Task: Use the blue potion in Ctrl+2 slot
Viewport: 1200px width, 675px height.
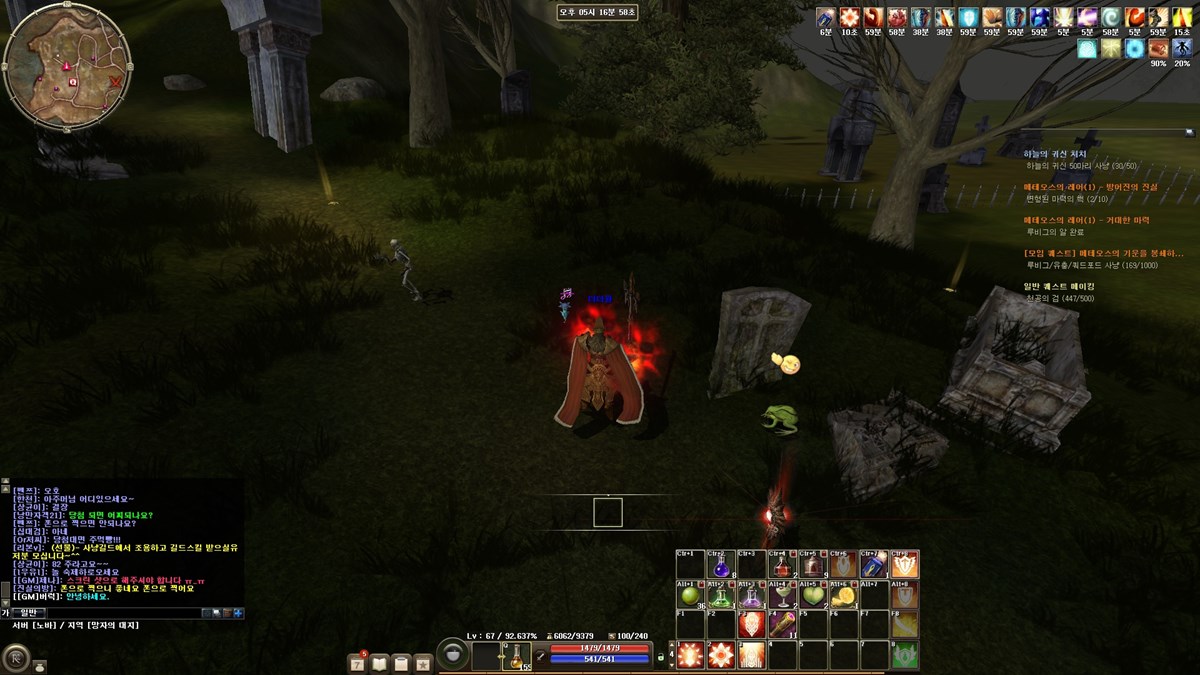Action: coord(720,565)
